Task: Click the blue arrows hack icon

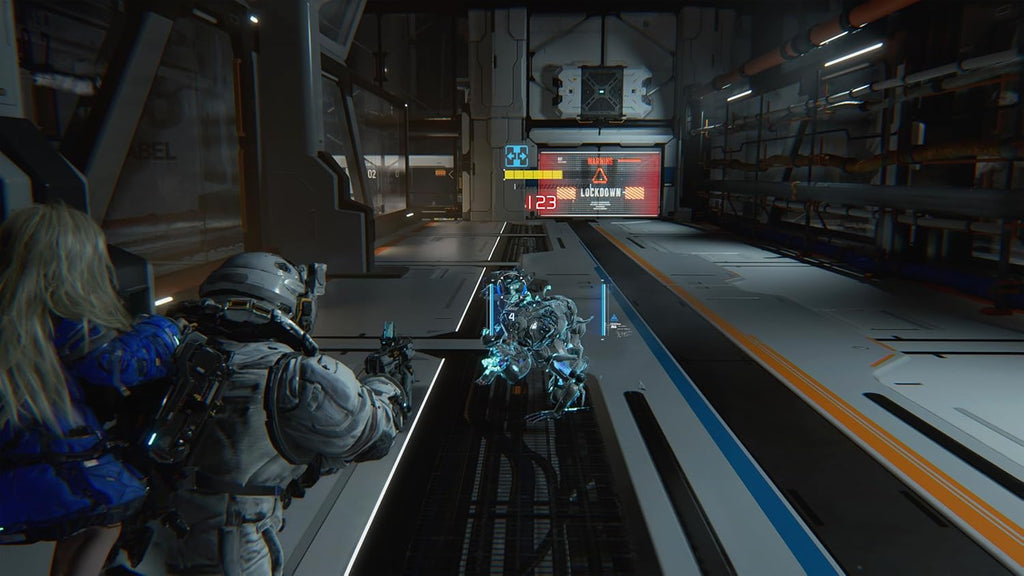Action: [x=516, y=156]
